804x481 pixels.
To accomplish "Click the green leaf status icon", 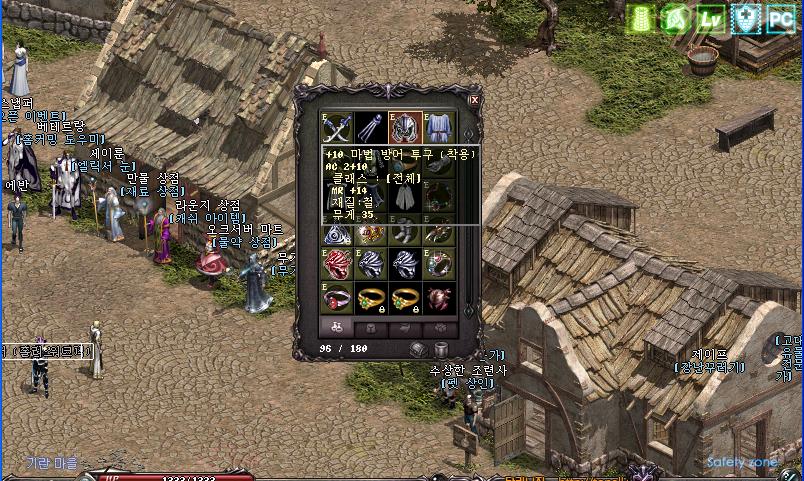I will click(676, 19).
